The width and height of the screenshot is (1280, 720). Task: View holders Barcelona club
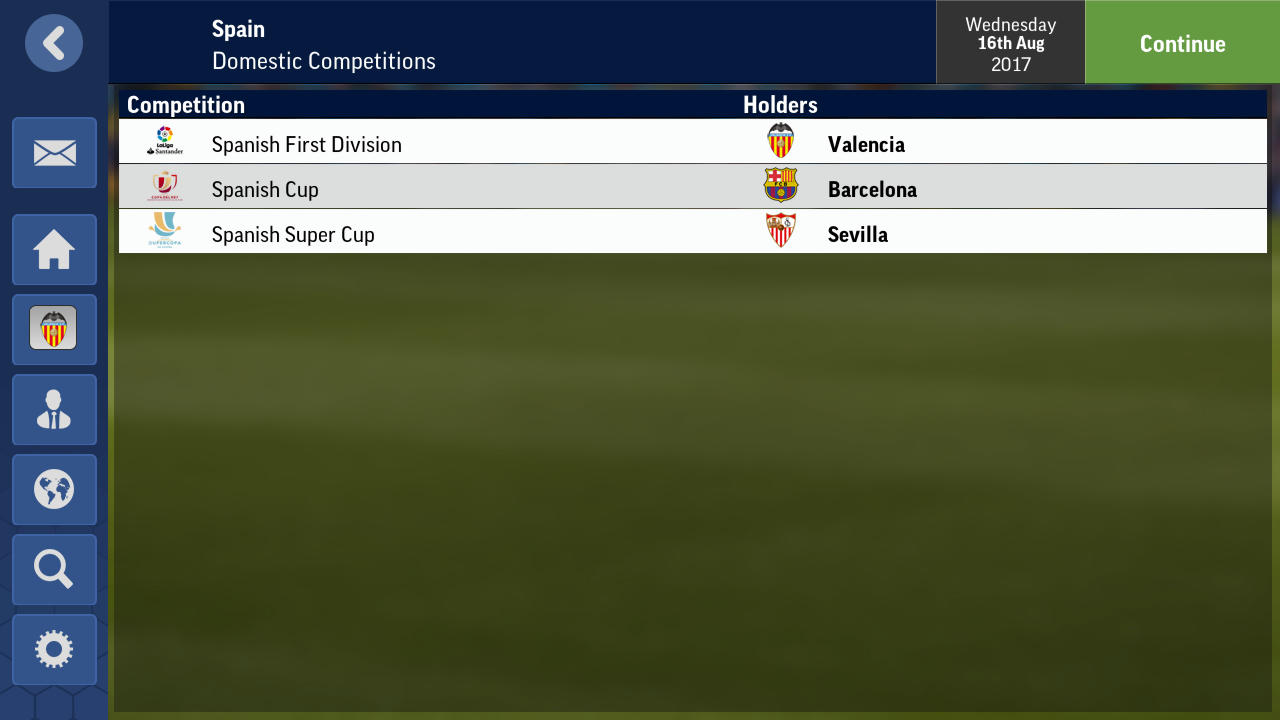tap(872, 190)
